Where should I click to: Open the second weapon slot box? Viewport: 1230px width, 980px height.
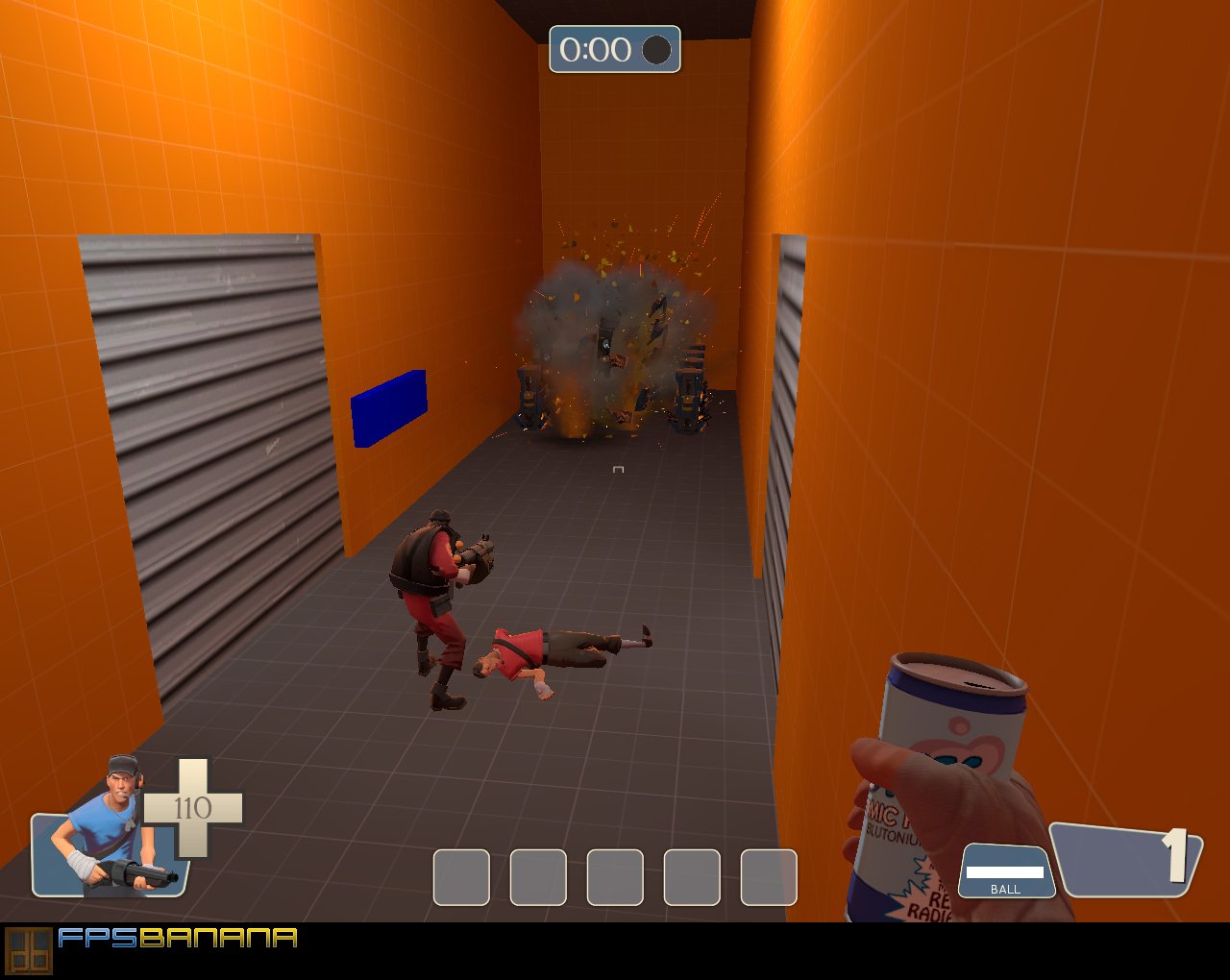537,878
